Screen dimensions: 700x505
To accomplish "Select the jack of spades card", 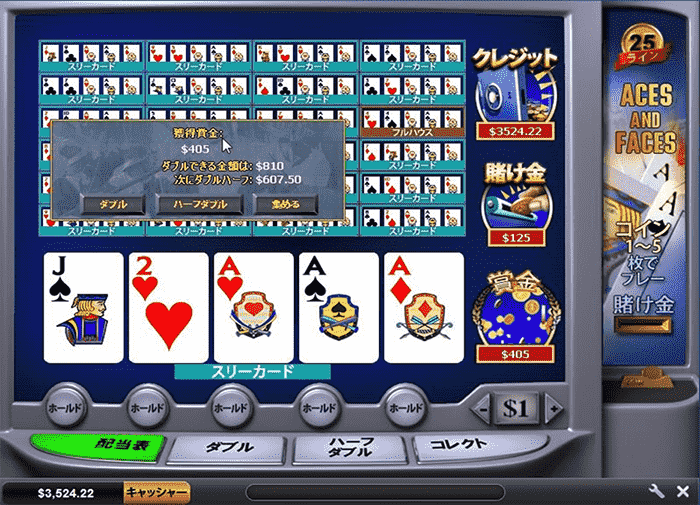I will point(84,307).
